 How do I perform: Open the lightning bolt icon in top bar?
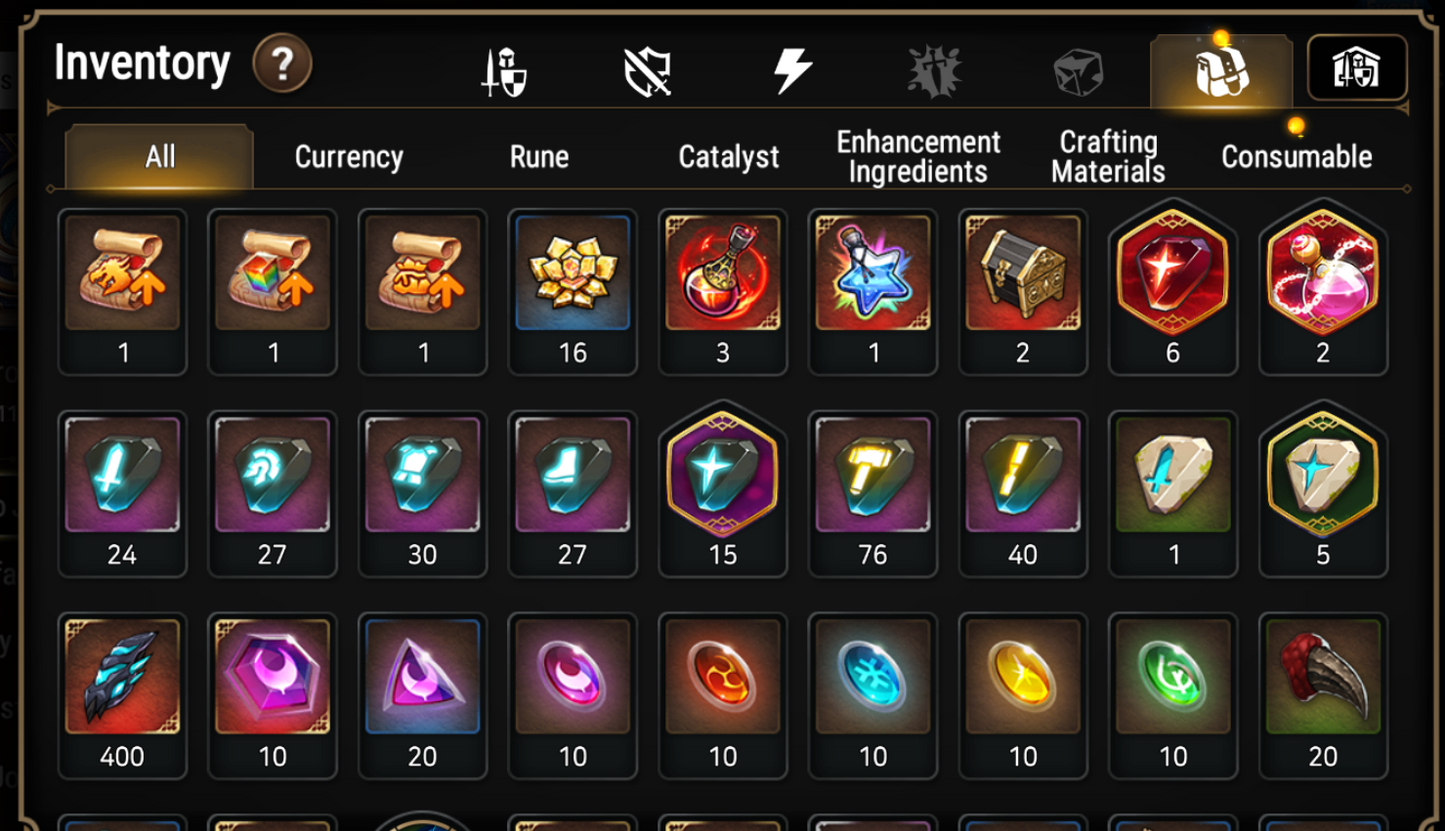(791, 70)
